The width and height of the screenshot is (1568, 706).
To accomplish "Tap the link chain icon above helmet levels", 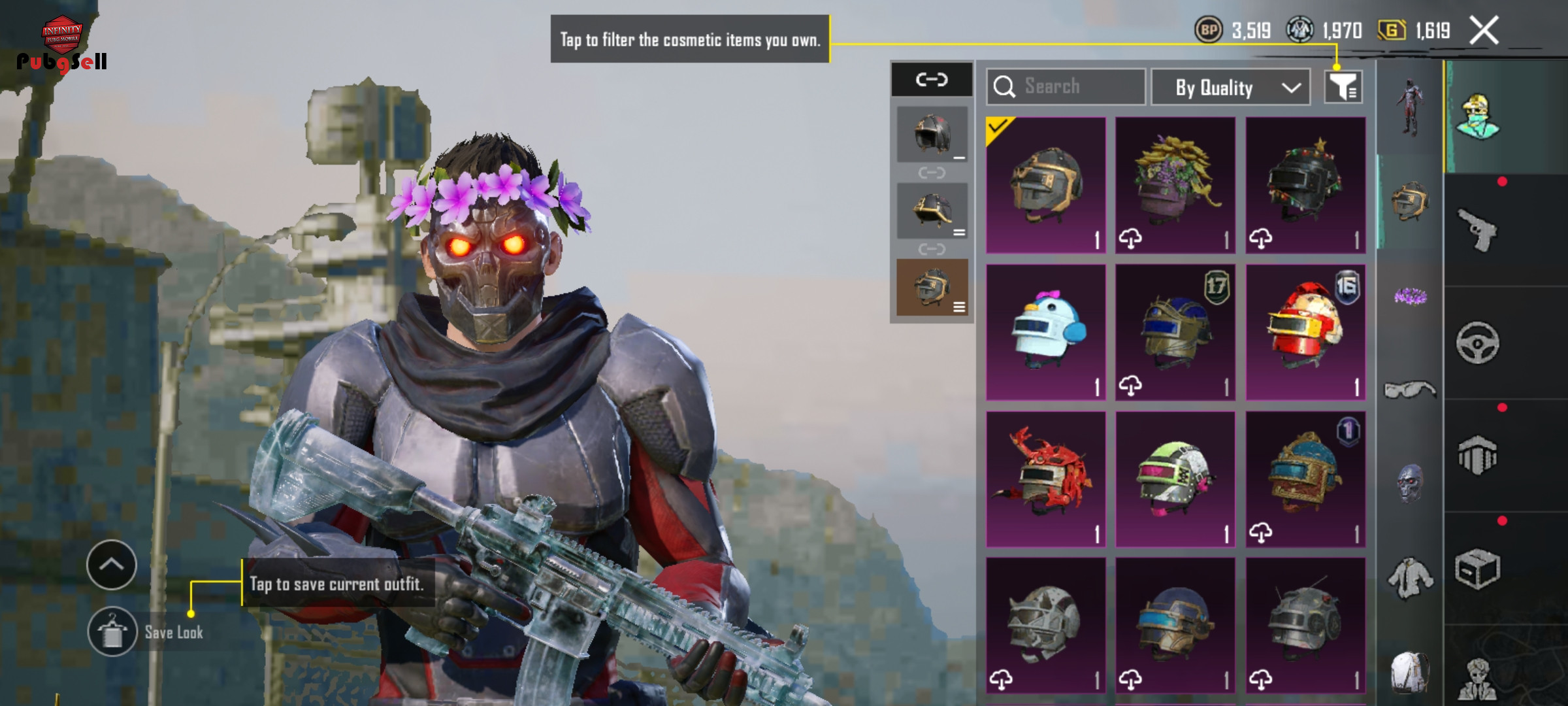I will point(932,80).
